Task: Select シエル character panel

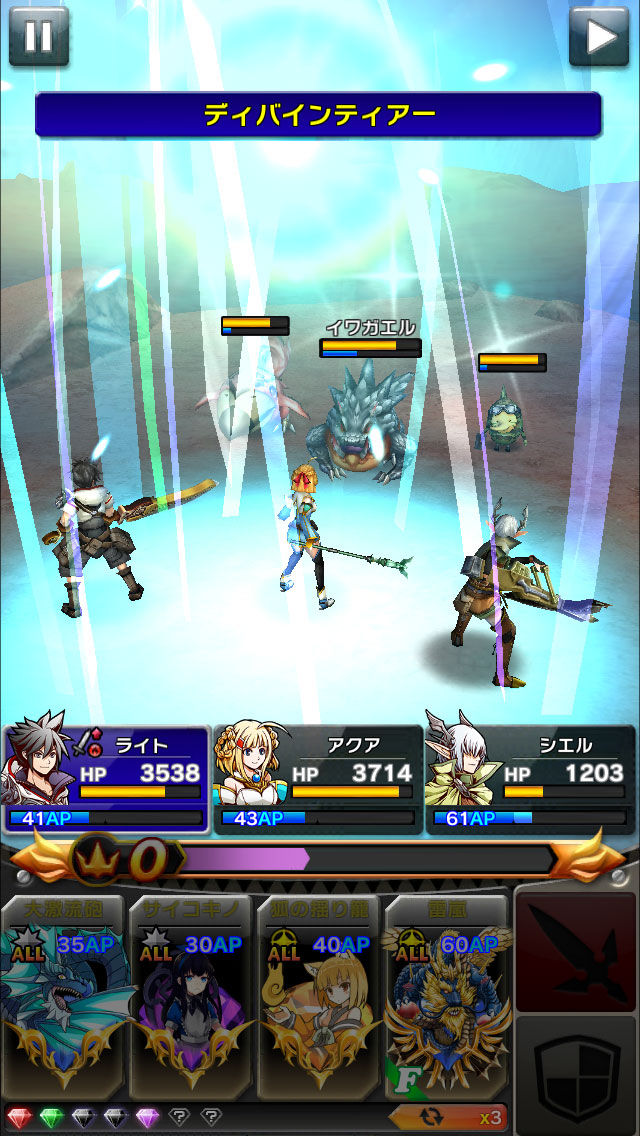Action: pos(529,779)
